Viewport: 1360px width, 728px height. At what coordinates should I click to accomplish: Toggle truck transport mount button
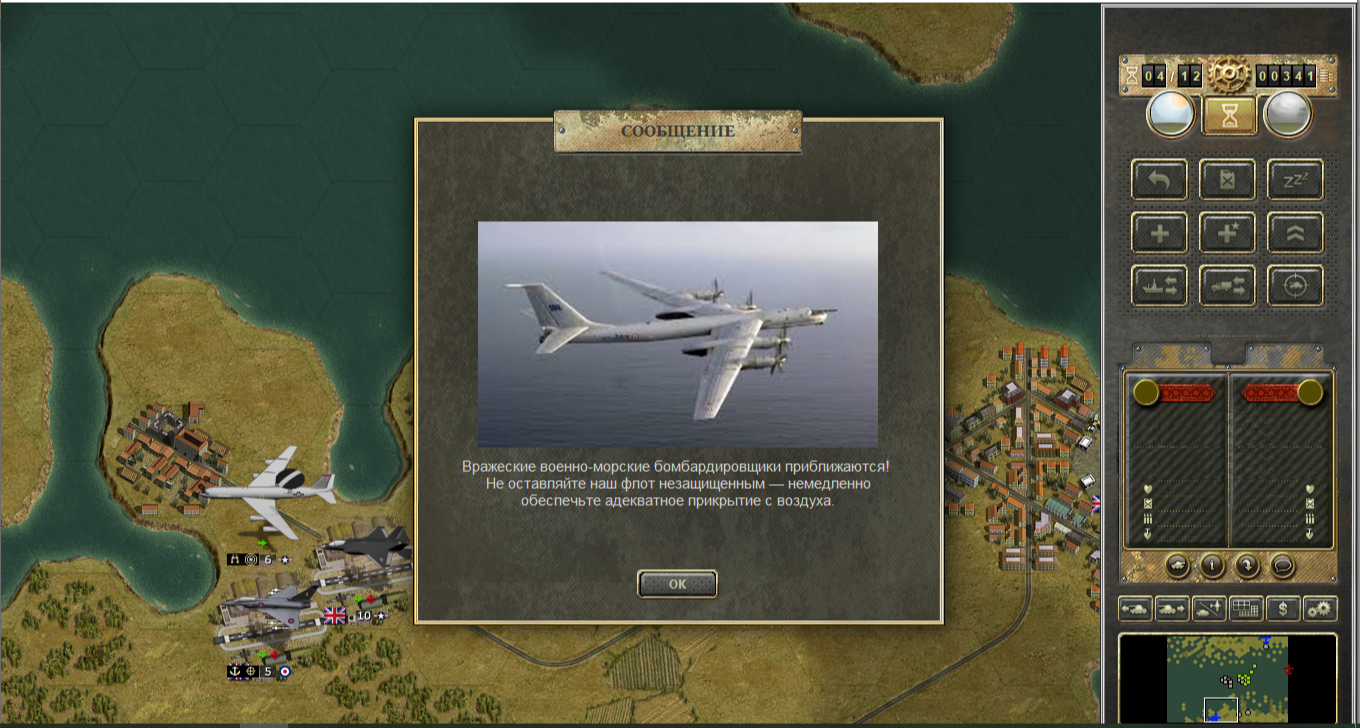(1228, 286)
